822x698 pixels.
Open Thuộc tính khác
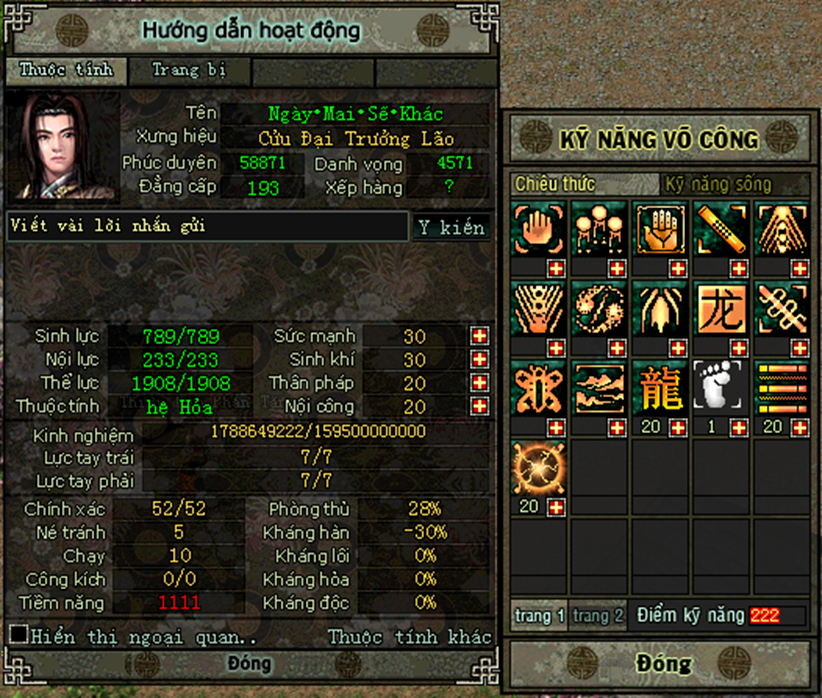click(410, 637)
